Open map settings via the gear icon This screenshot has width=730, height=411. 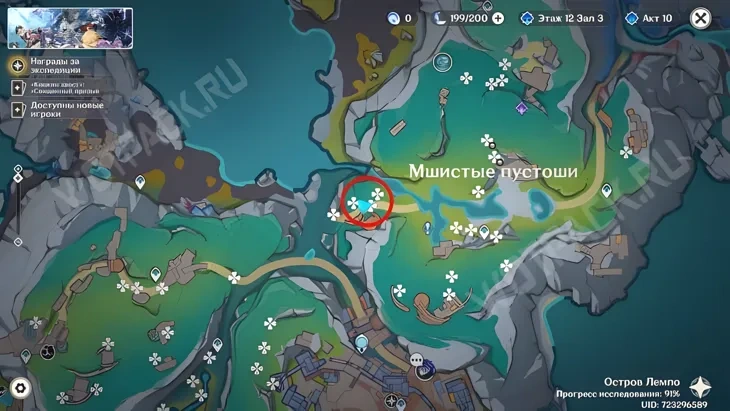19,388
